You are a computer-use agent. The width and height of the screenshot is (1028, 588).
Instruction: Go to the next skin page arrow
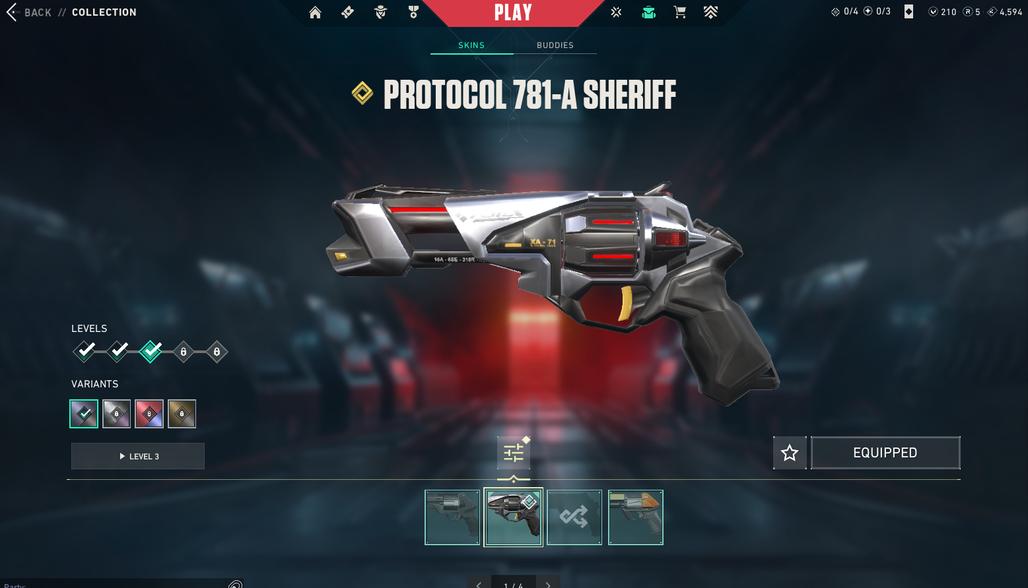548,584
